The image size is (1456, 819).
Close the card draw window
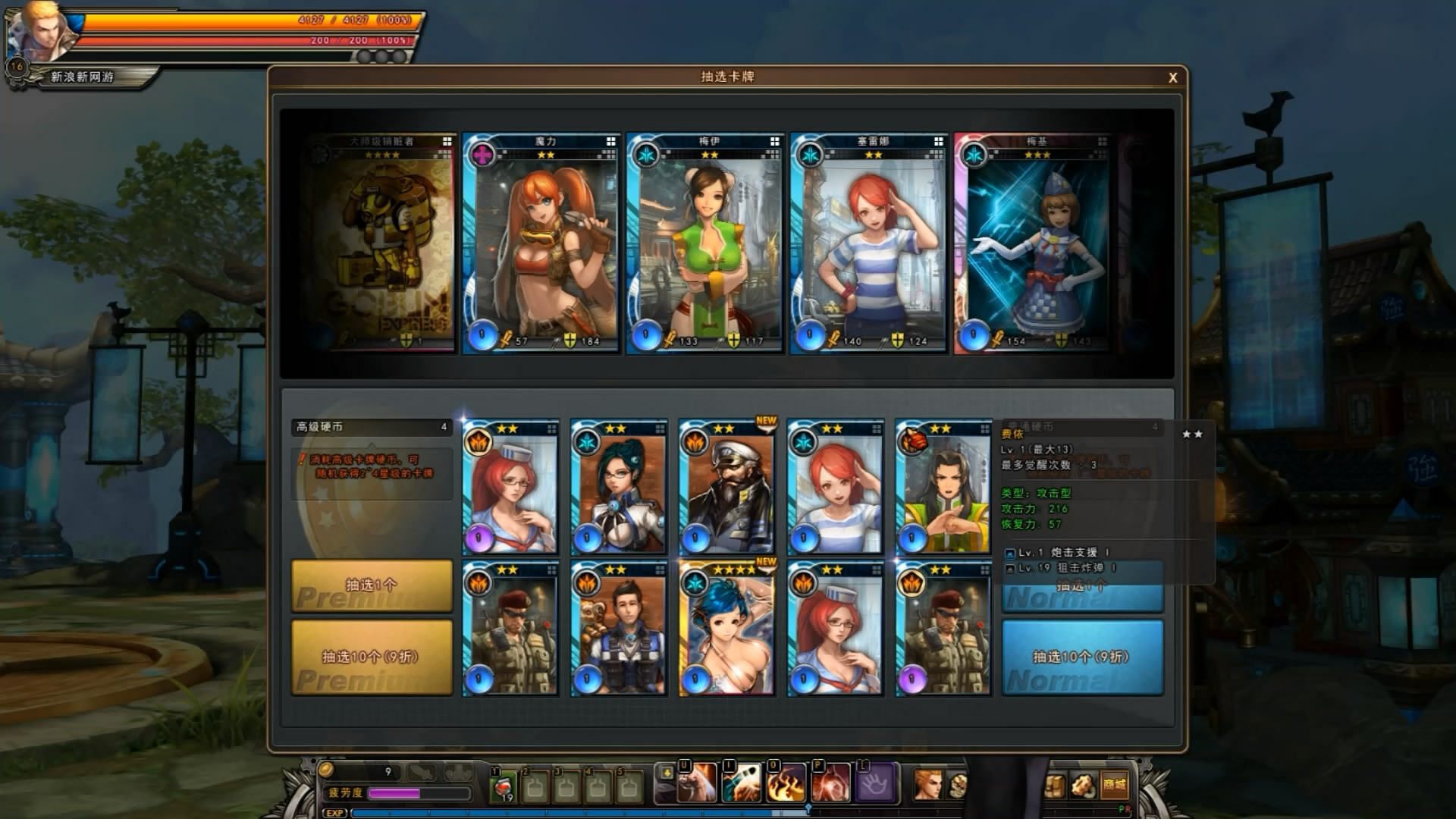point(1172,77)
